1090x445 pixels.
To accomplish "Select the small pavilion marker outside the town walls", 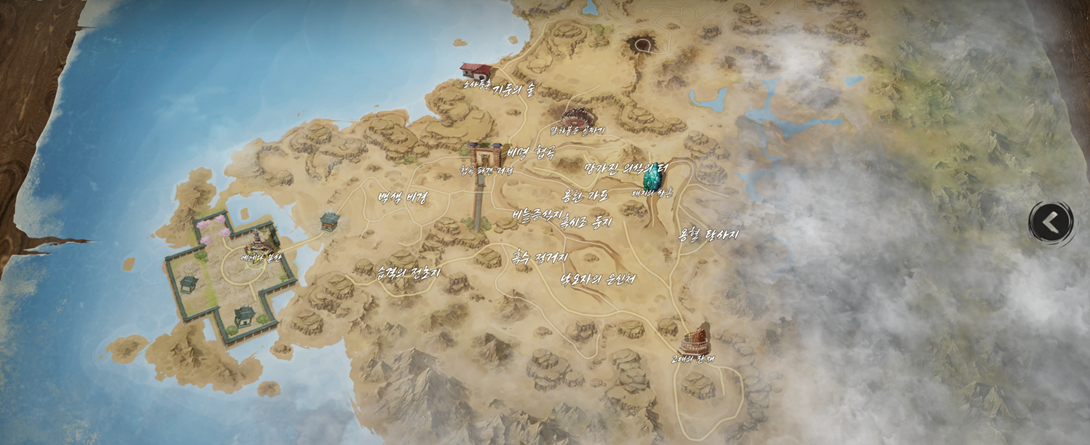I will (x=329, y=221).
